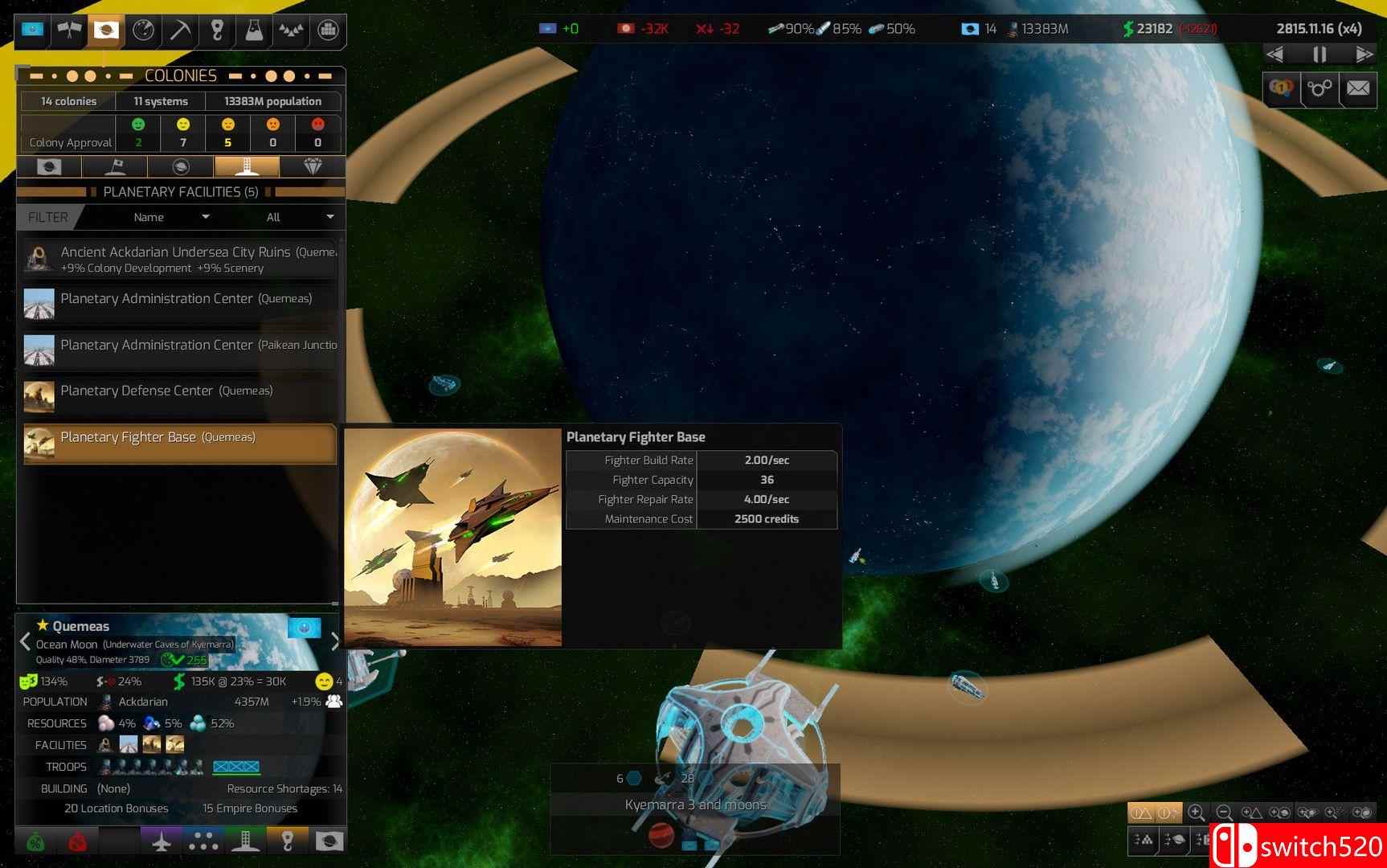Open the yellow crane hook icon at bottom
Screen dimensions: 1387x868
(287, 841)
